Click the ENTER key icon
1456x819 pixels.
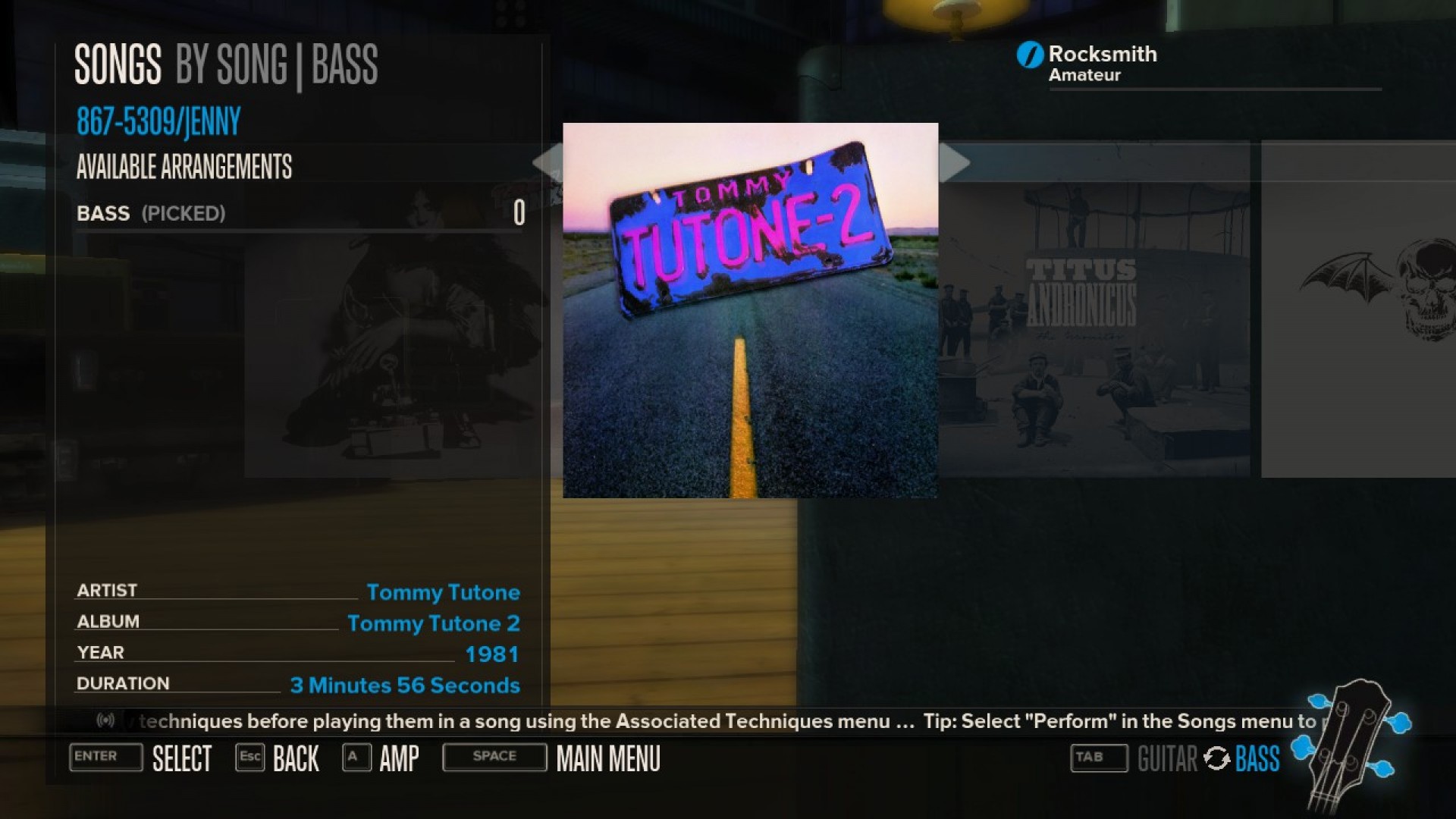point(105,758)
